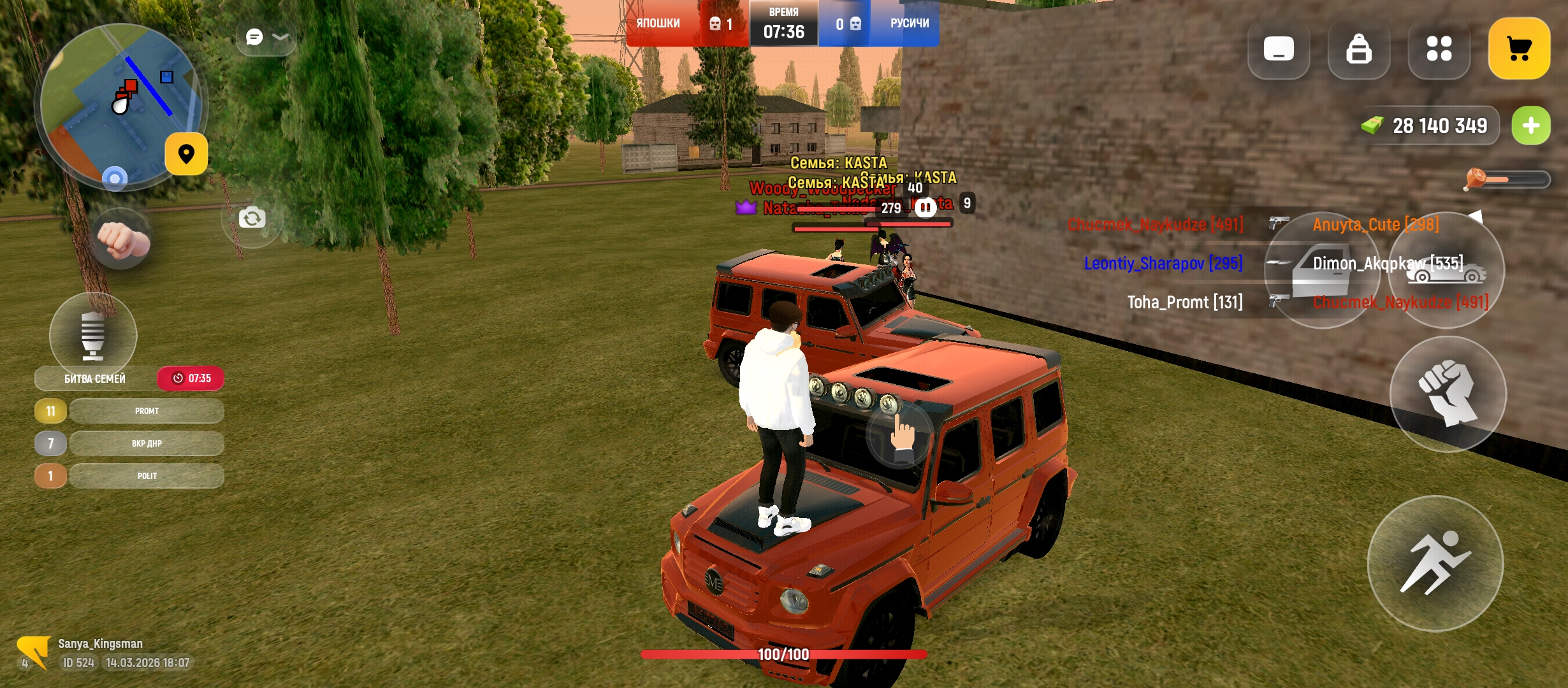Open the backpack inventory
This screenshot has width=1568, height=688.
(1358, 49)
